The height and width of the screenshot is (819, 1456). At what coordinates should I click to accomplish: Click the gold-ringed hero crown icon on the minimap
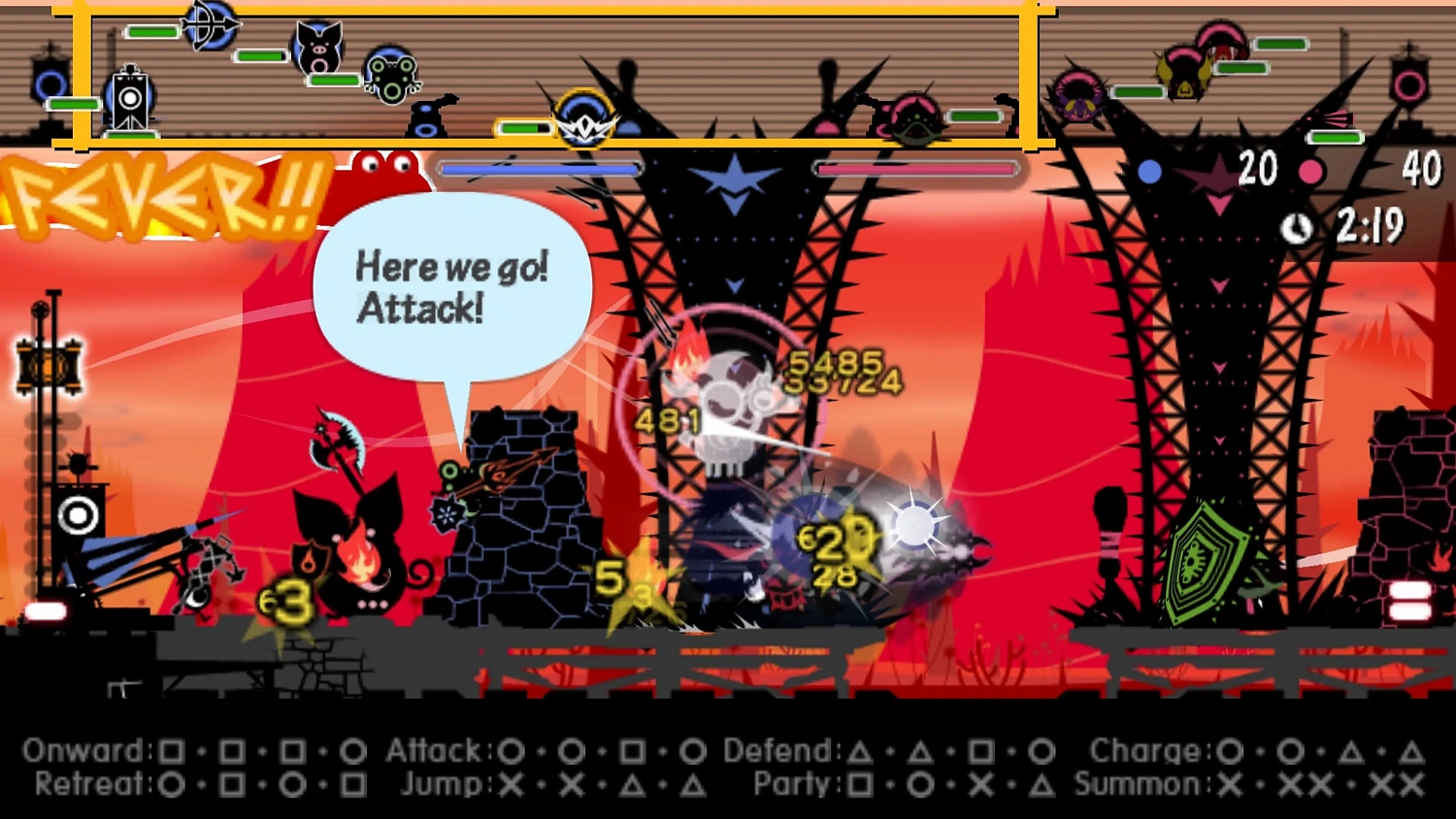pyautogui.click(x=585, y=124)
